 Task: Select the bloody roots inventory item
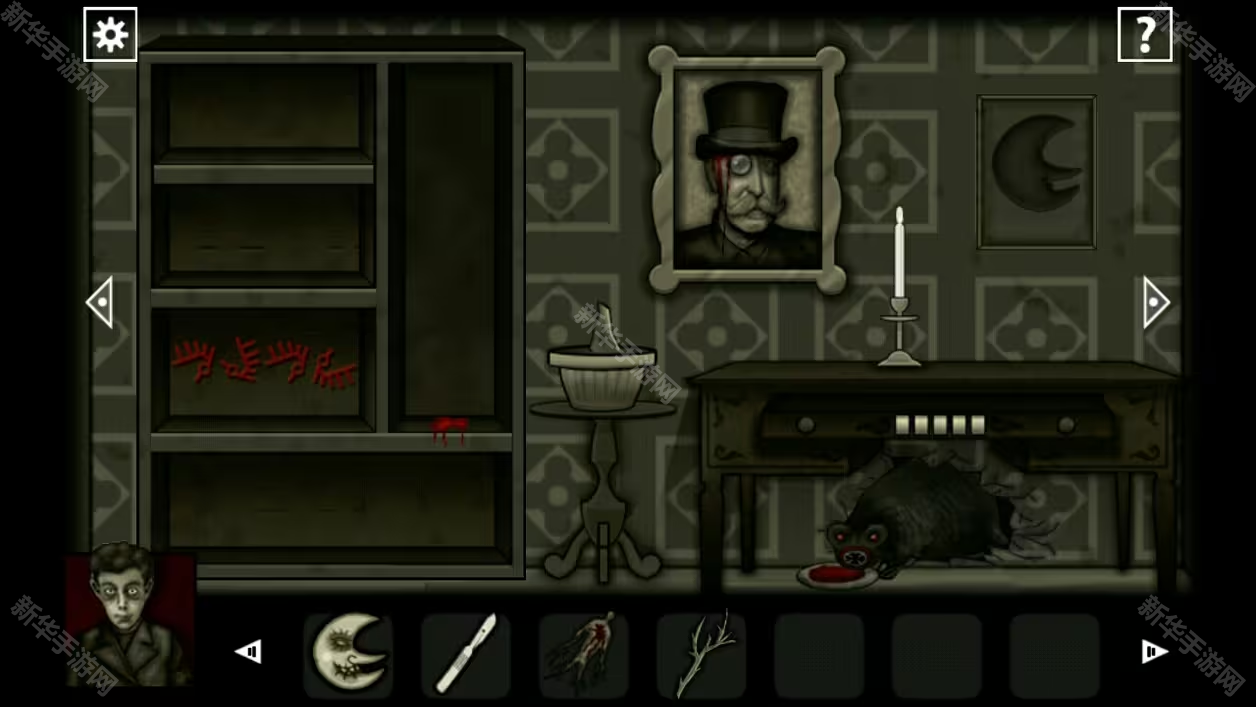tap(583, 654)
